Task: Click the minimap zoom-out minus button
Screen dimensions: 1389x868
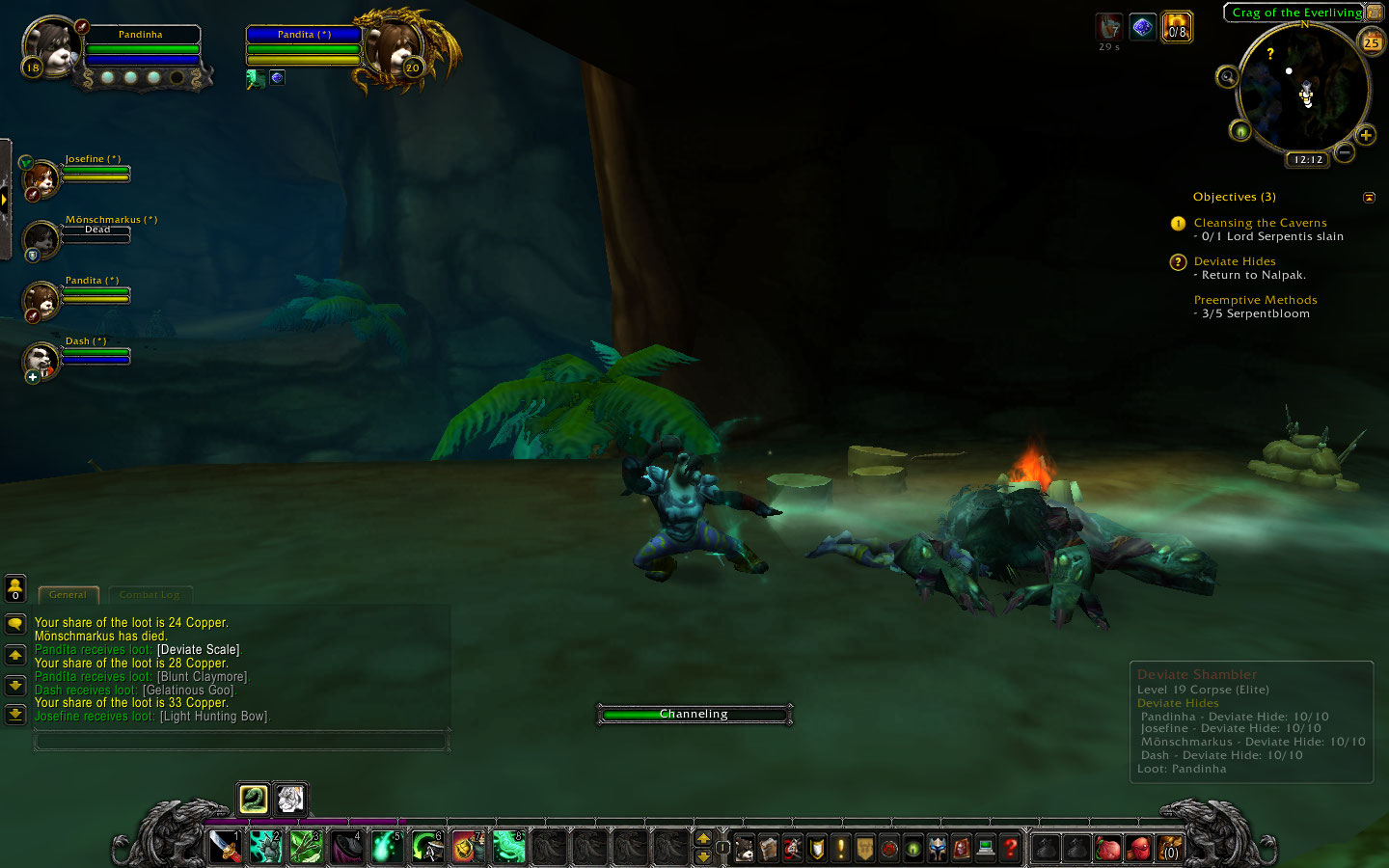Action: [x=1345, y=152]
